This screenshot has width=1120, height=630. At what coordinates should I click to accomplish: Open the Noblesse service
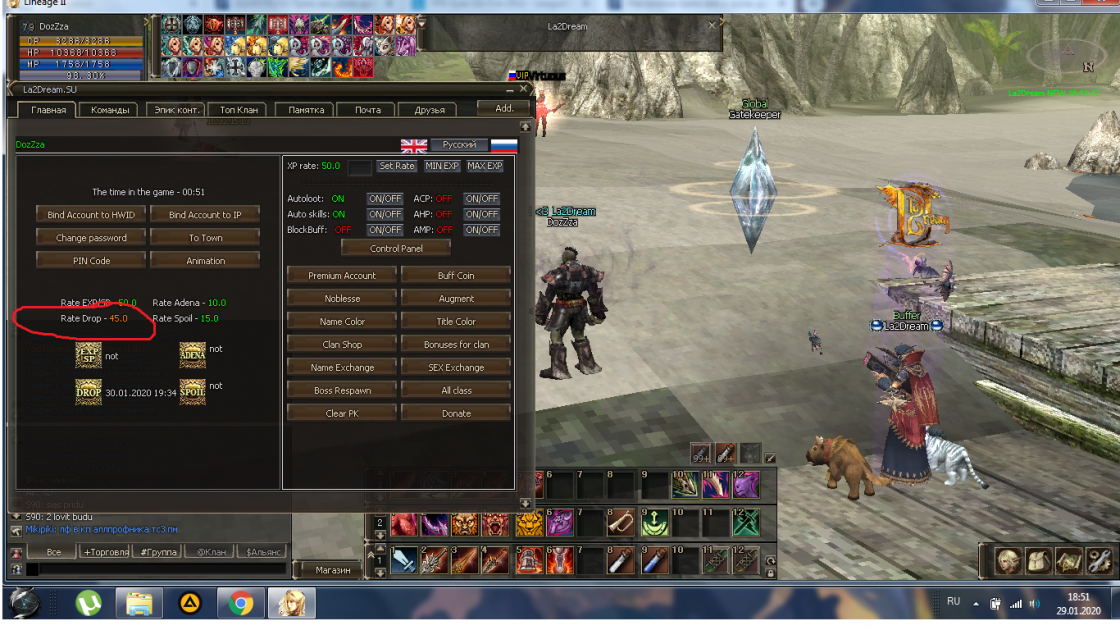pos(342,298)
